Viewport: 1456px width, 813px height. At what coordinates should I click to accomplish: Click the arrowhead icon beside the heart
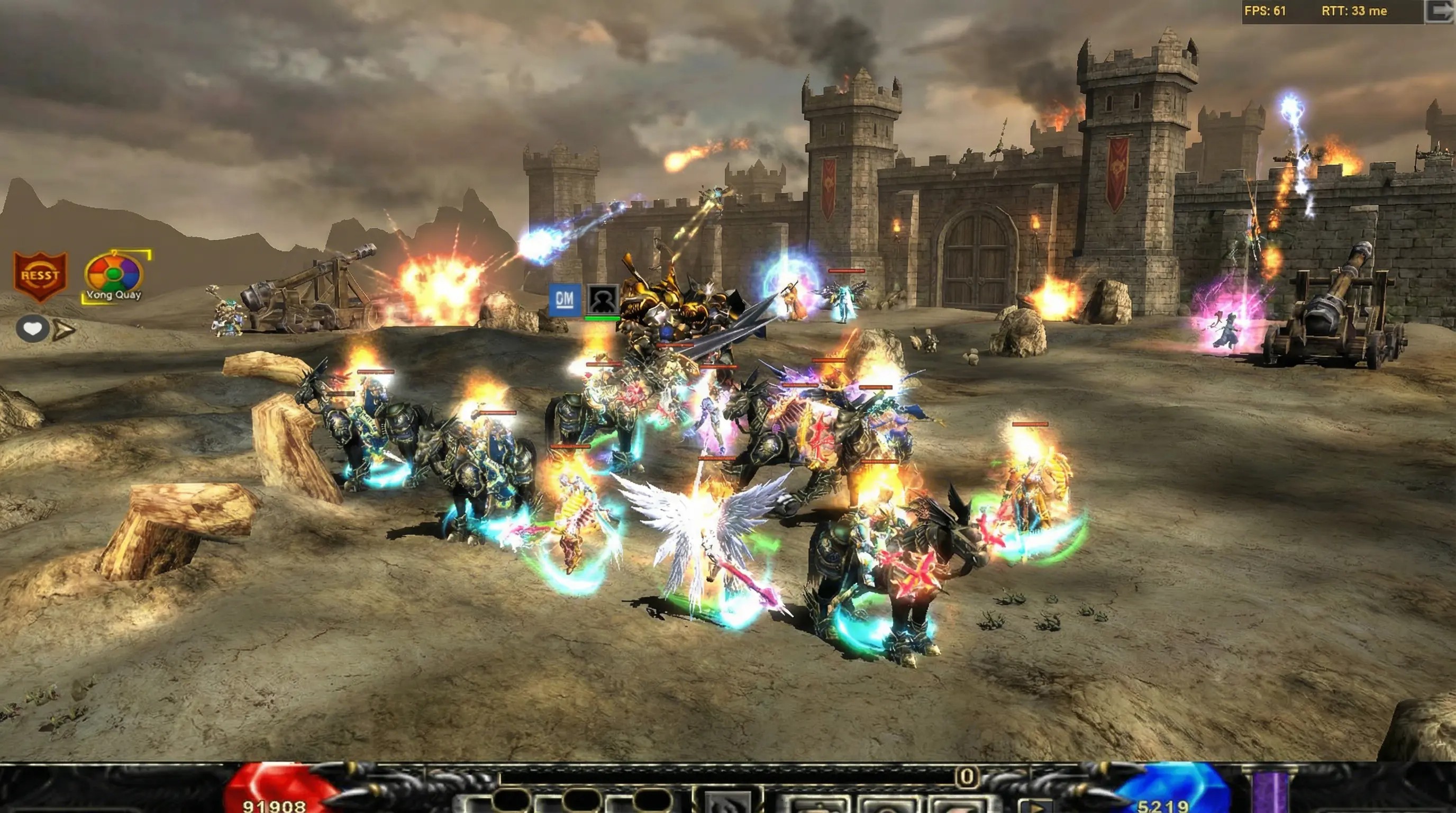[63, 330]
